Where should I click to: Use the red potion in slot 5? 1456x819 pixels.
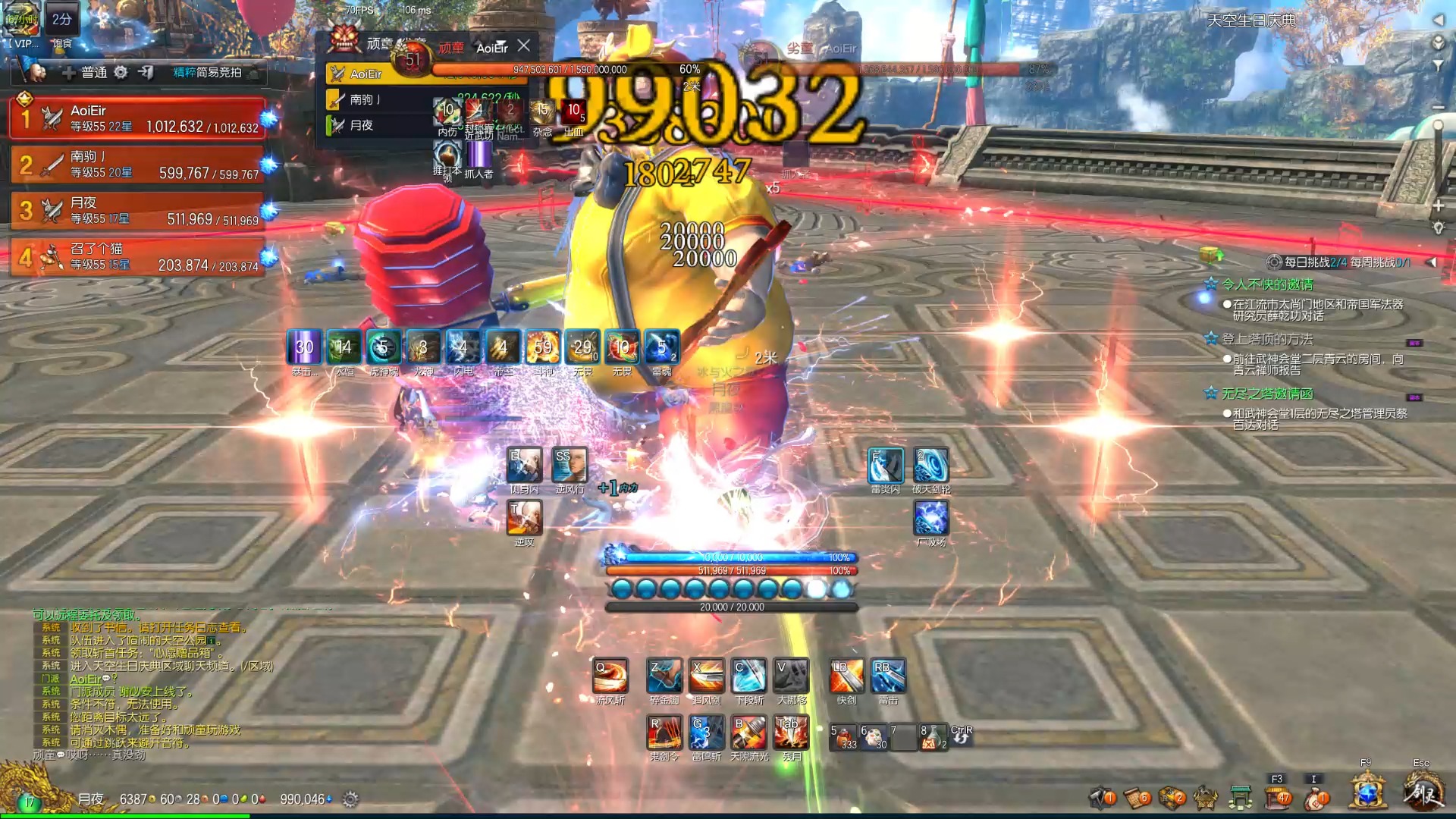click(843, 737)
